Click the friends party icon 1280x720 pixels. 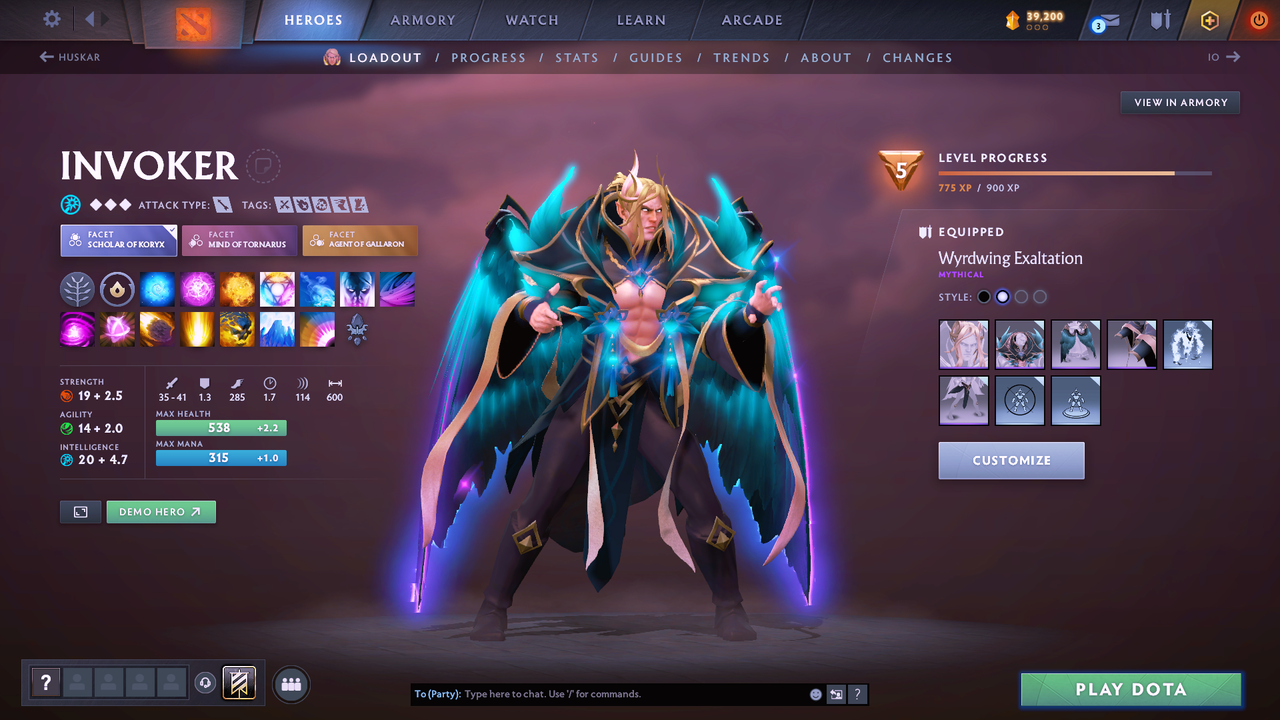[289, 683]
